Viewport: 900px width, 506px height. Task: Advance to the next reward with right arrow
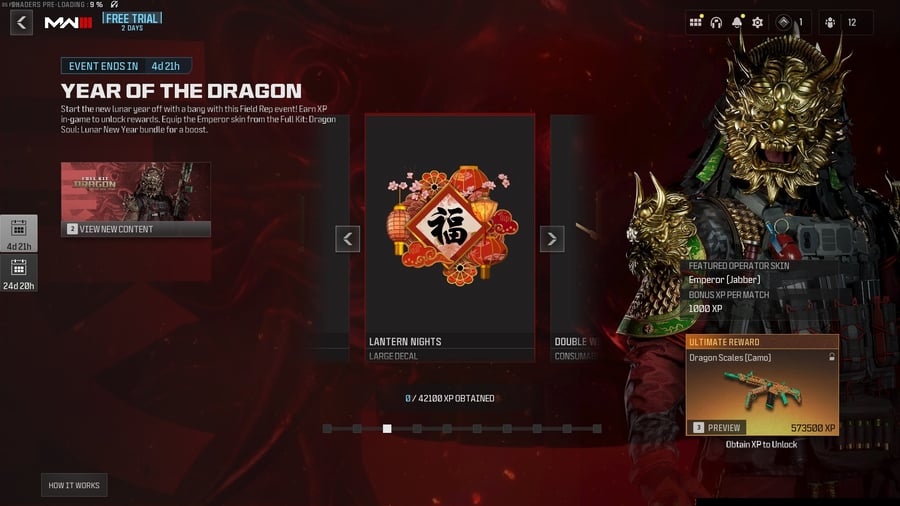point(552,238)
